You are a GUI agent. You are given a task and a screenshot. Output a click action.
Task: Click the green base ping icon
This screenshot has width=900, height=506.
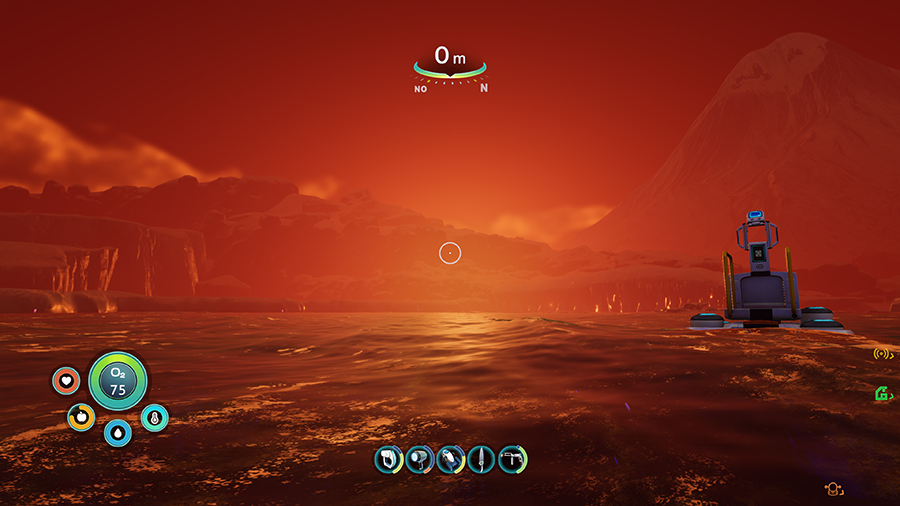pos(883,394)
